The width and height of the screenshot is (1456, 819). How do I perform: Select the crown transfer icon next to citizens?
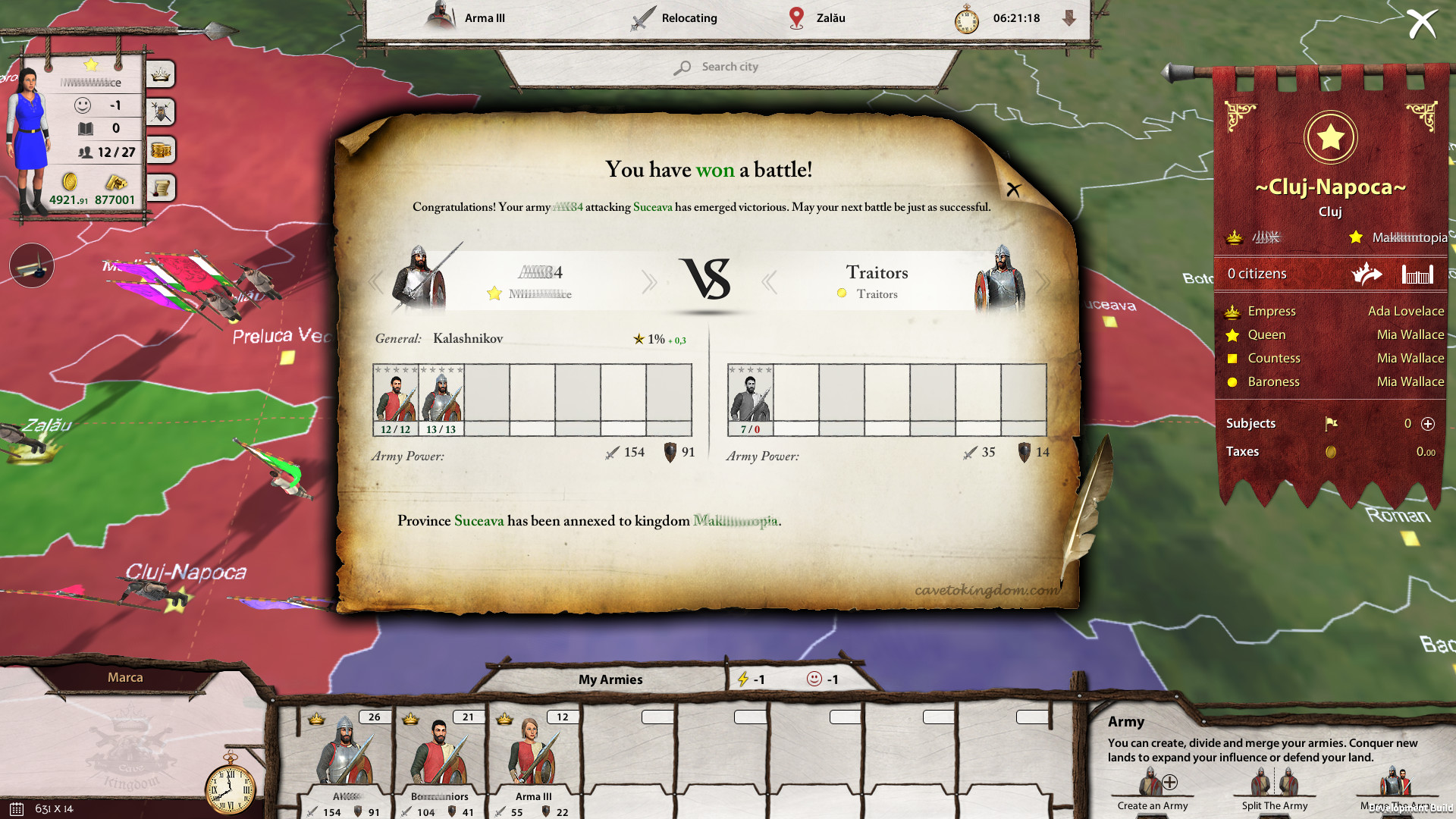click(x=1367, y=275)
